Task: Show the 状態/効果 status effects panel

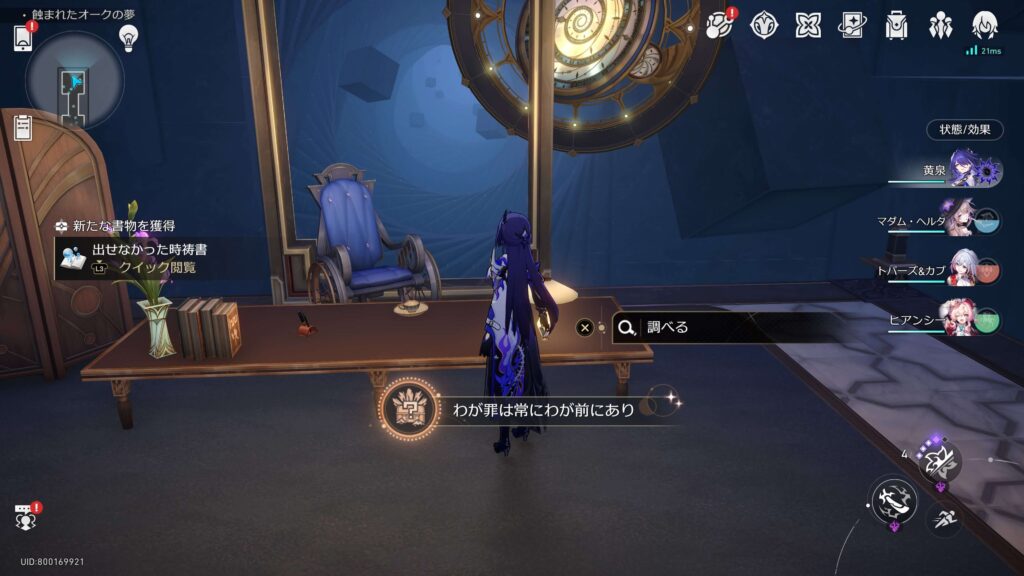Action: point(964,130)
